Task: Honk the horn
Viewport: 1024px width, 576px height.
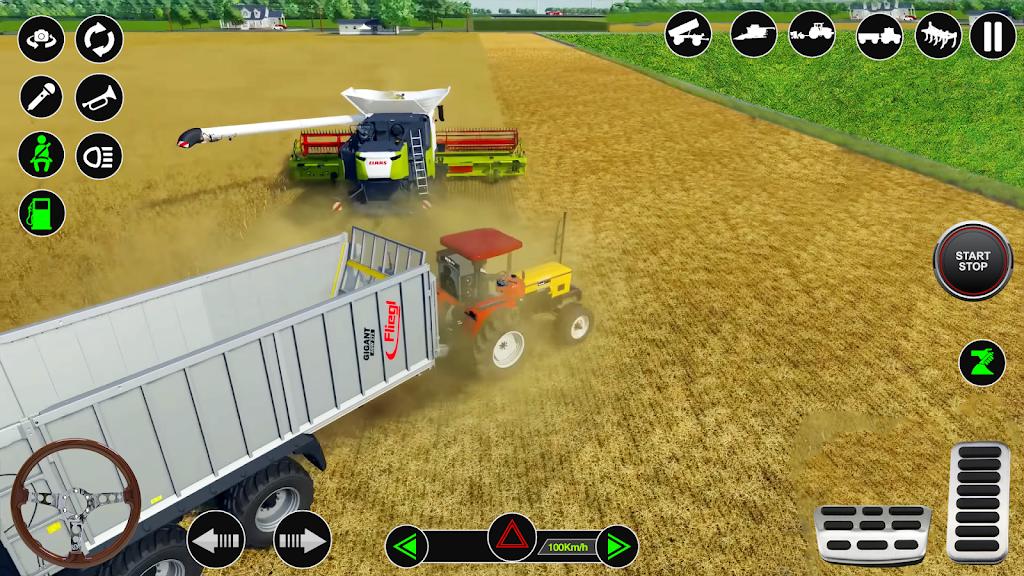Action: pos(99,97)
